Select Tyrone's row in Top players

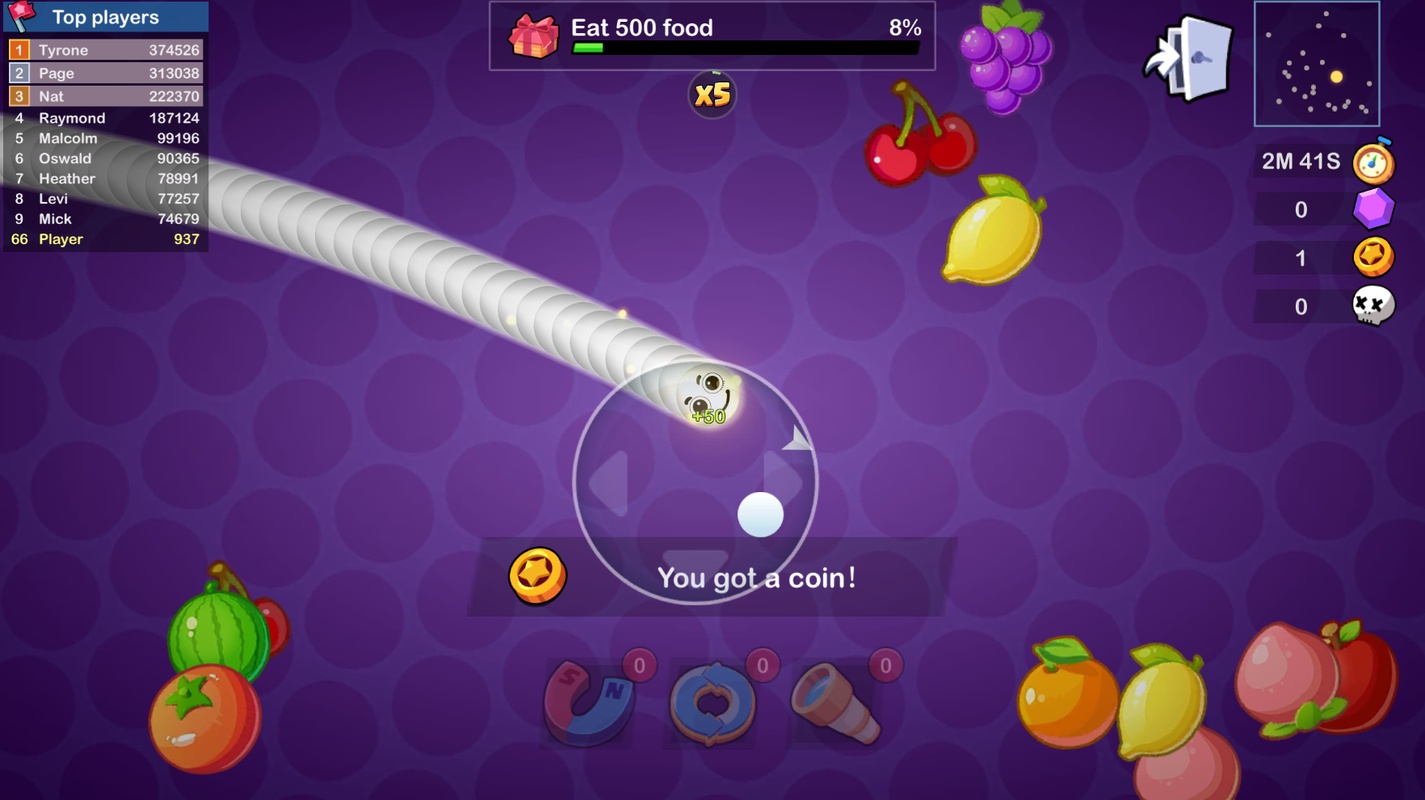click(106, 50)
